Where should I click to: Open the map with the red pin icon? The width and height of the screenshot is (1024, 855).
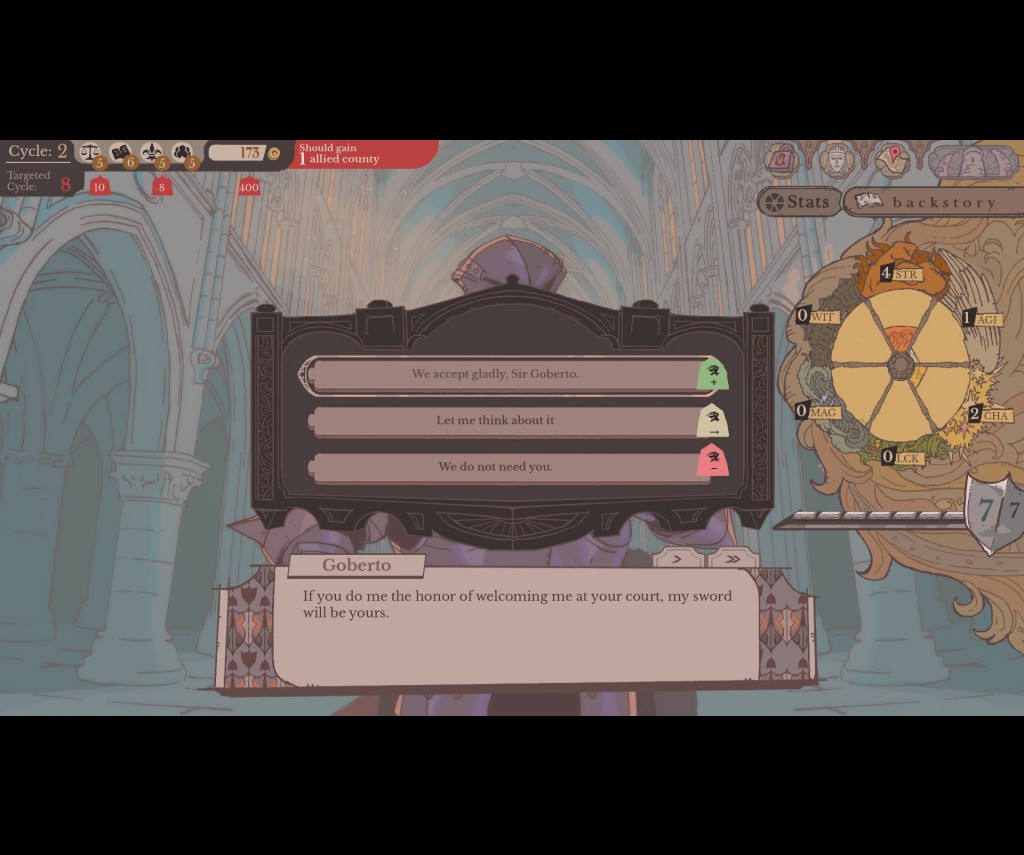pyautogui.click(x=892, y=159)
